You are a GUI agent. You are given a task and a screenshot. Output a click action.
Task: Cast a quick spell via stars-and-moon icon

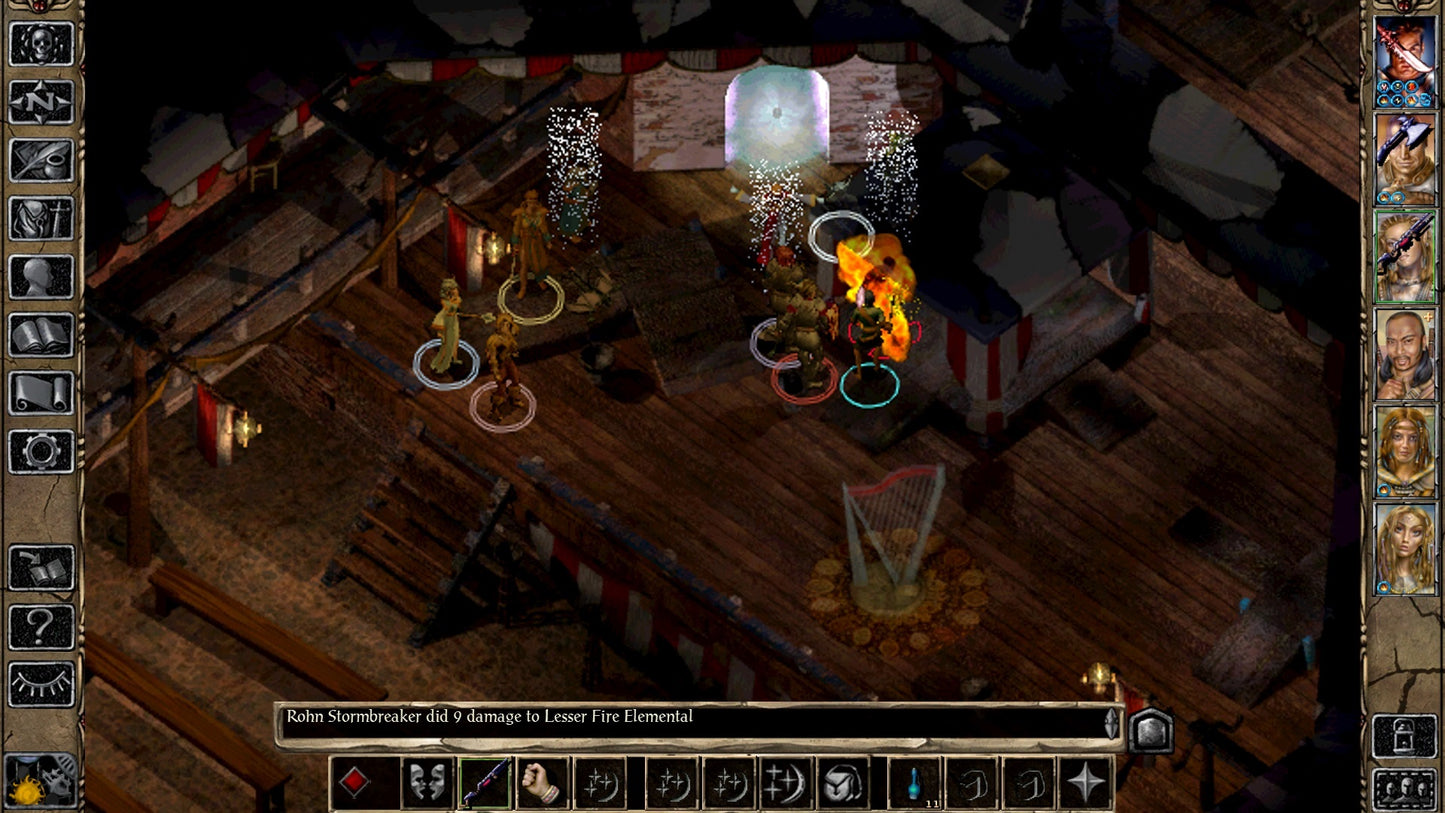pyautogui.click(x=601, y=784)
